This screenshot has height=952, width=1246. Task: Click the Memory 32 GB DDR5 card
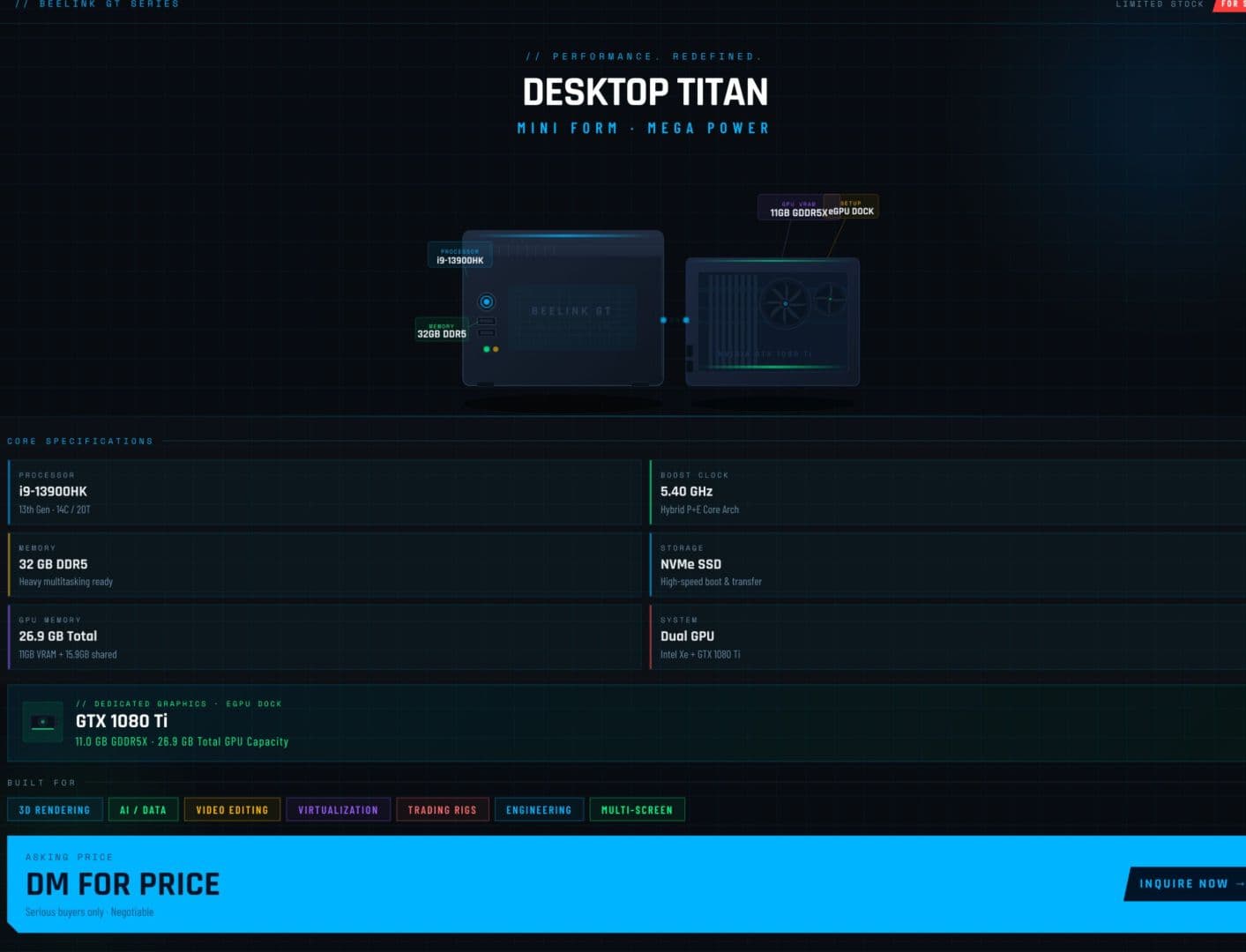tap(325, 564)
